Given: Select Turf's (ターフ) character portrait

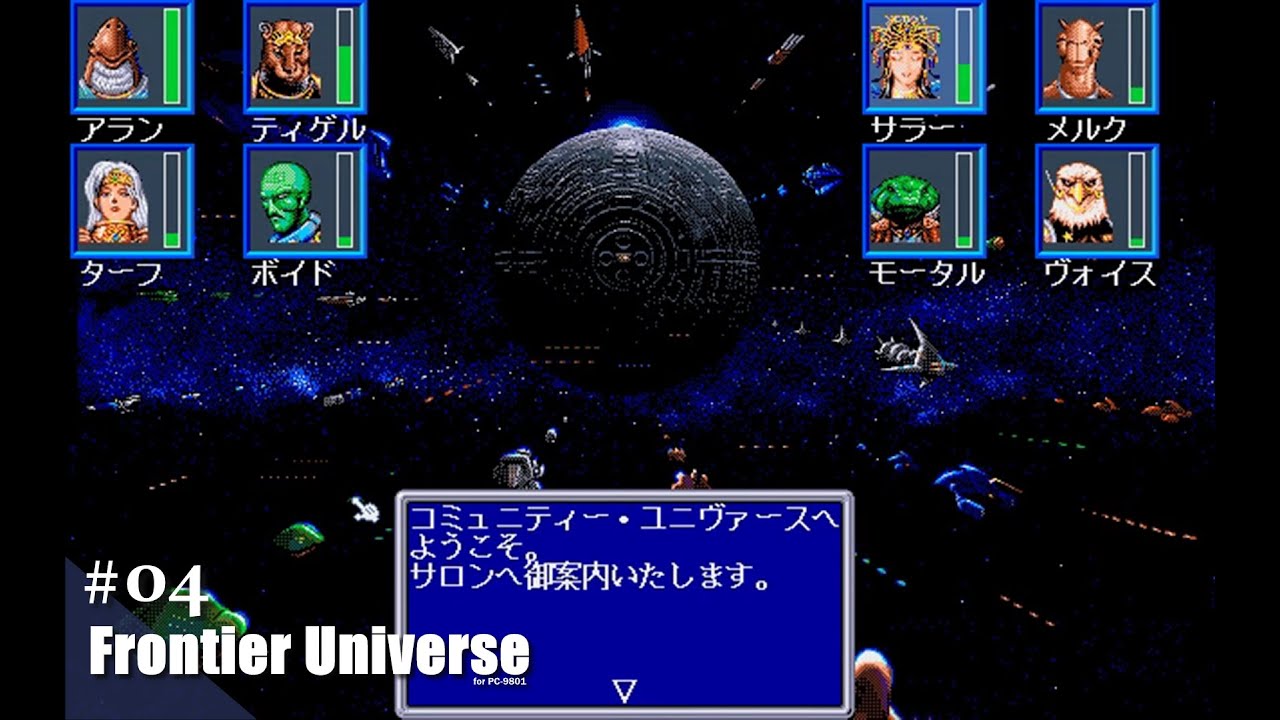Looking at the screenshot, I should [113, 202].
